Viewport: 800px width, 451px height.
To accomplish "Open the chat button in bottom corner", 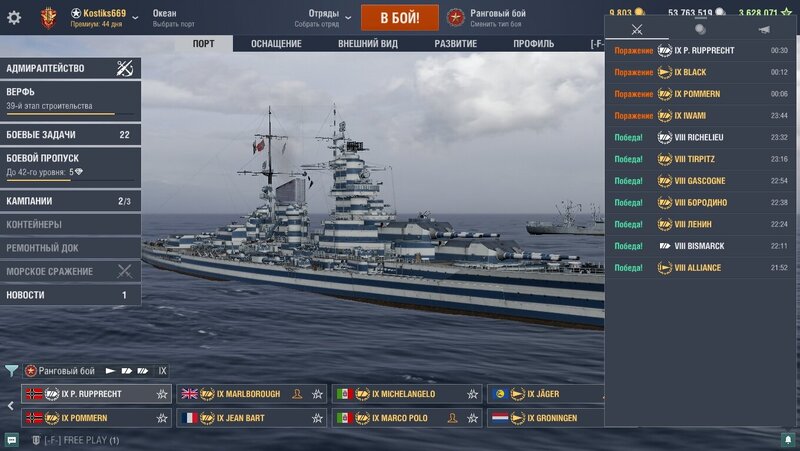I will tap(11, 440).
